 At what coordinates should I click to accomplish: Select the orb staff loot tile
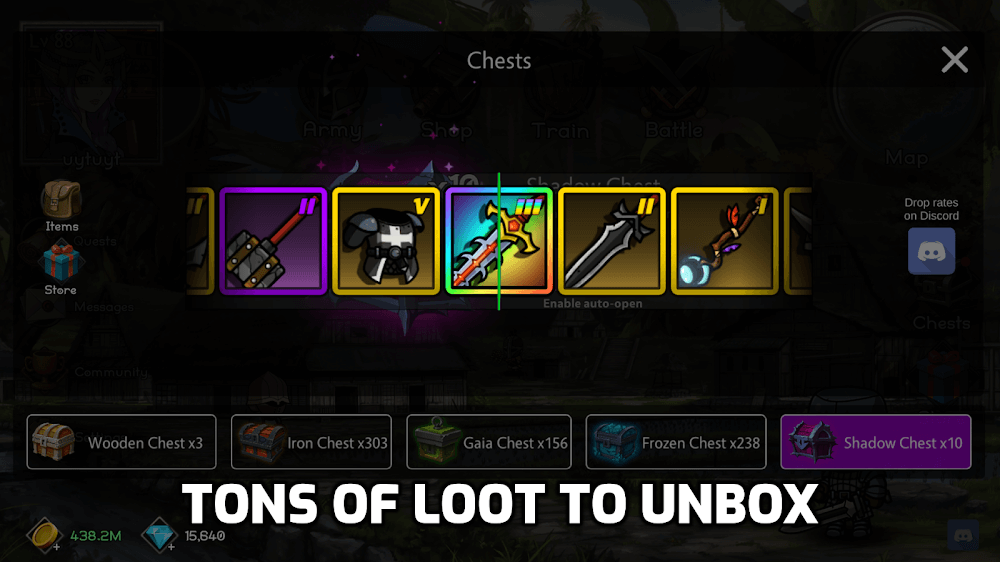[x=725, y=241]
